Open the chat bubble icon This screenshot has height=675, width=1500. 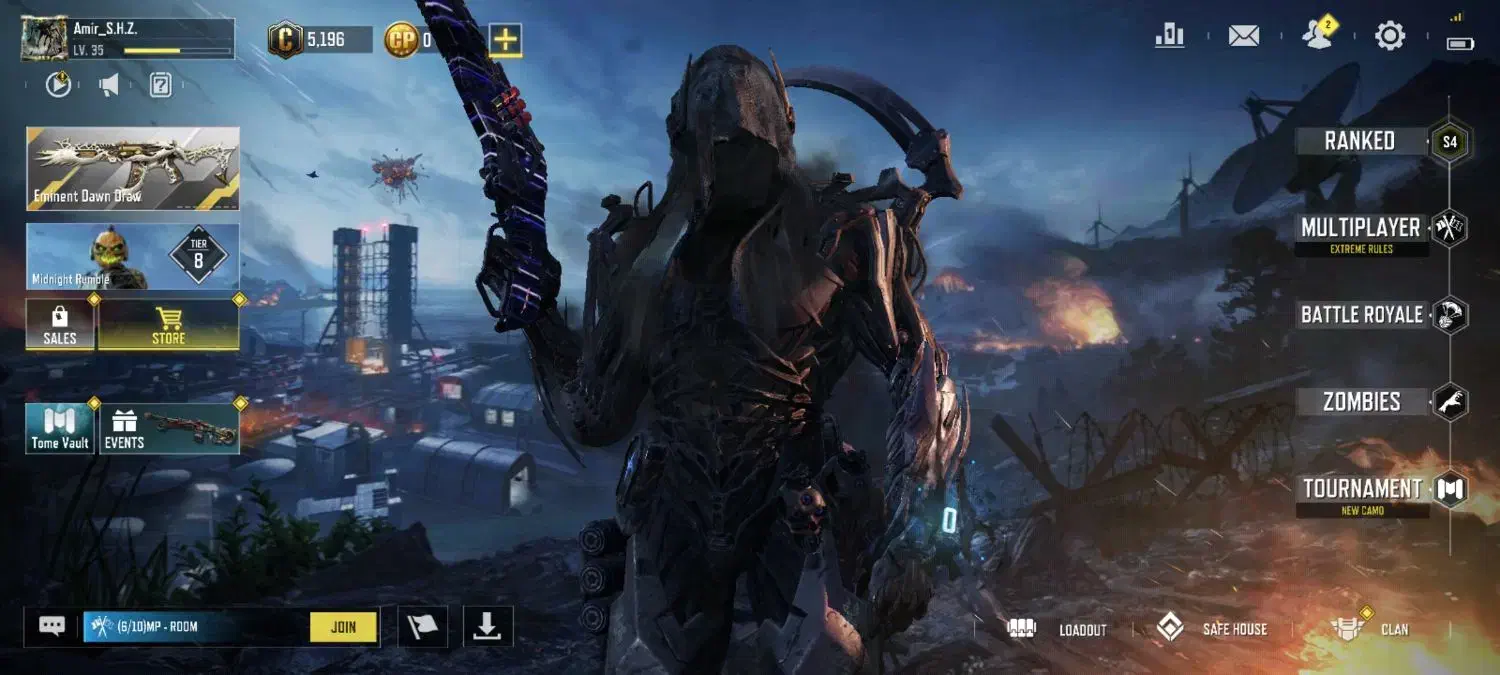point(52,626)
